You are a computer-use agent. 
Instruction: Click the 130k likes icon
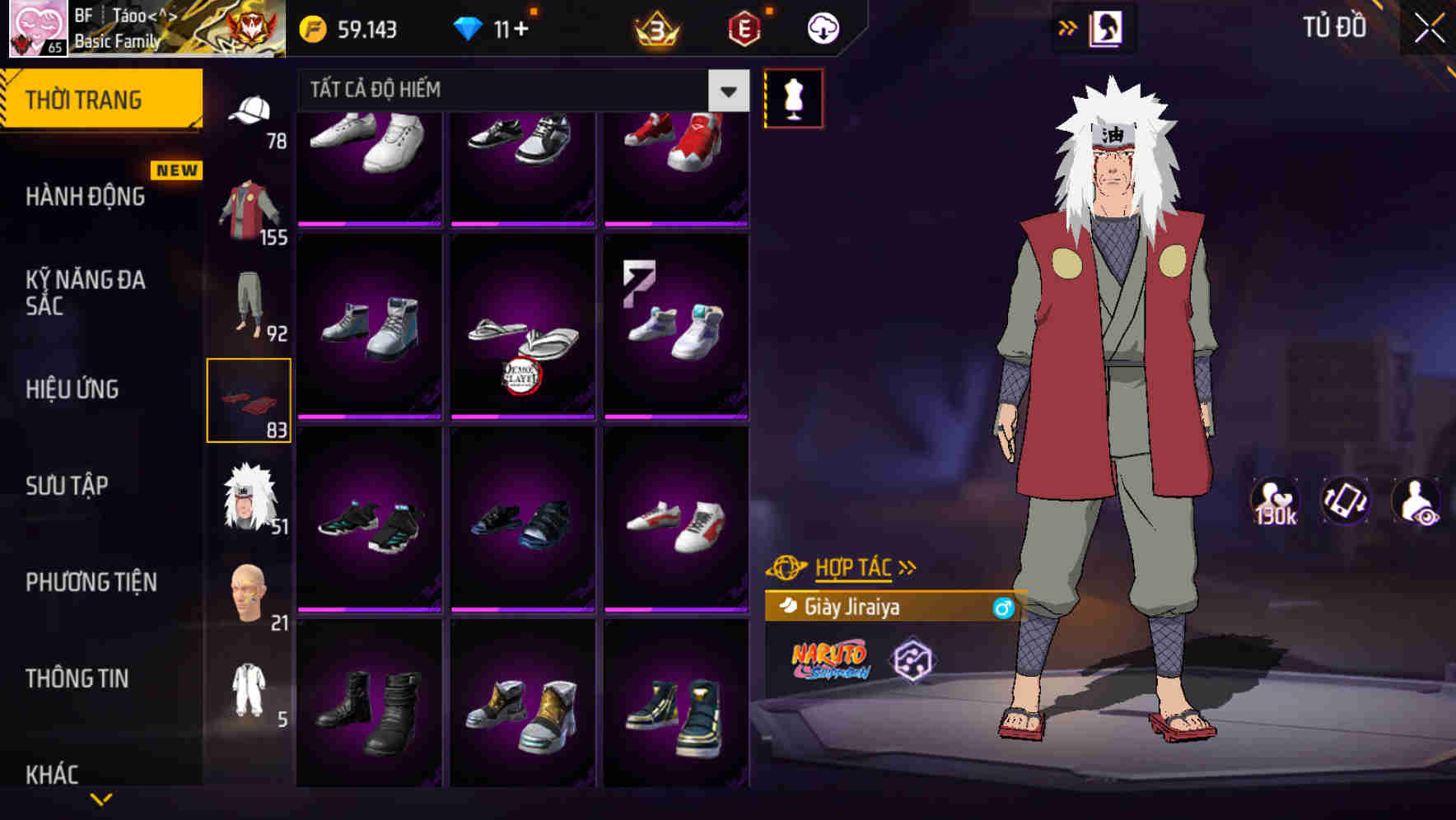tap(1276, 502)
